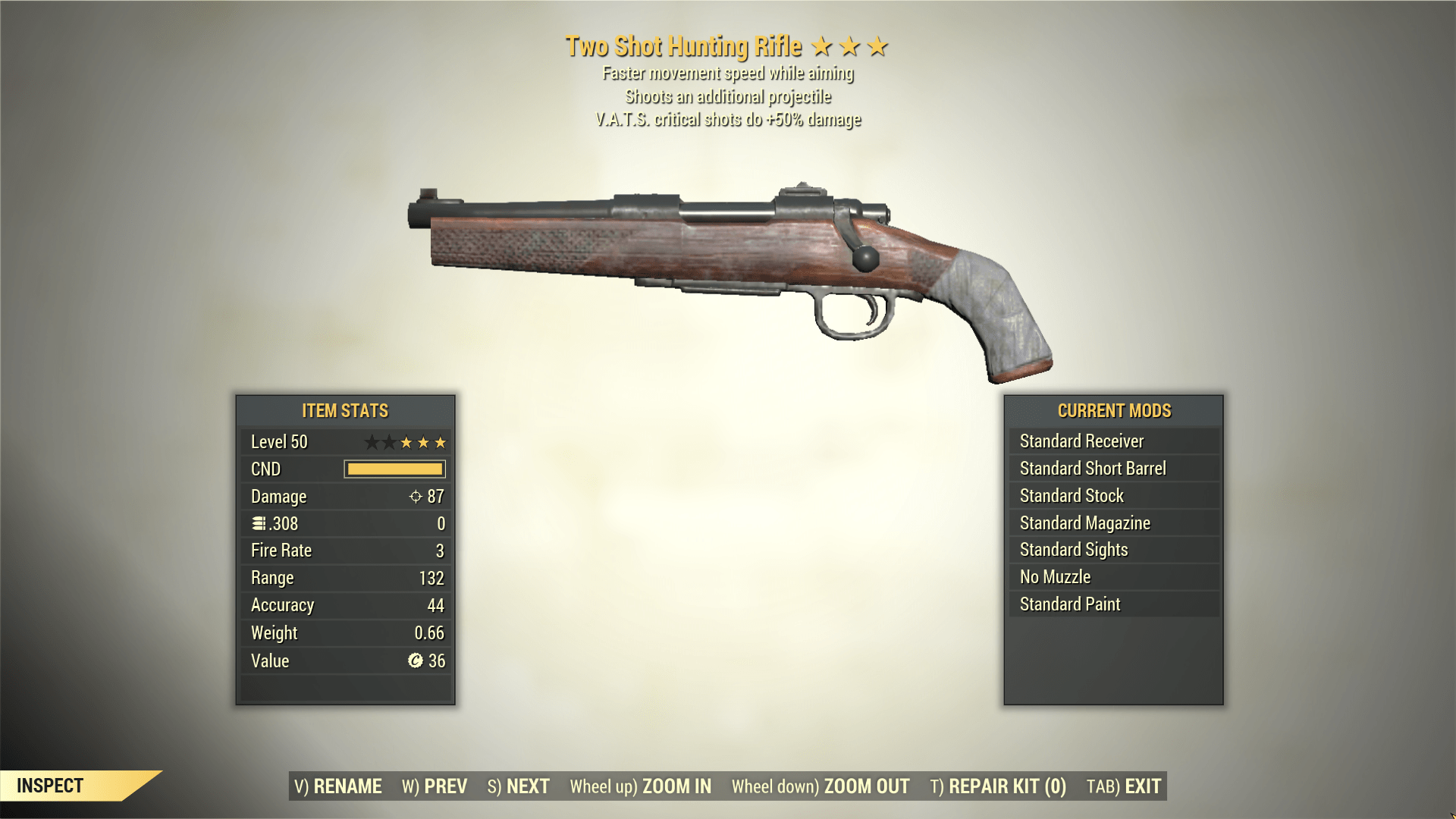The image size is (1456, 819).
Task: Choose ZOOM IN on the weapon
Action: click(x=641, y=786)
